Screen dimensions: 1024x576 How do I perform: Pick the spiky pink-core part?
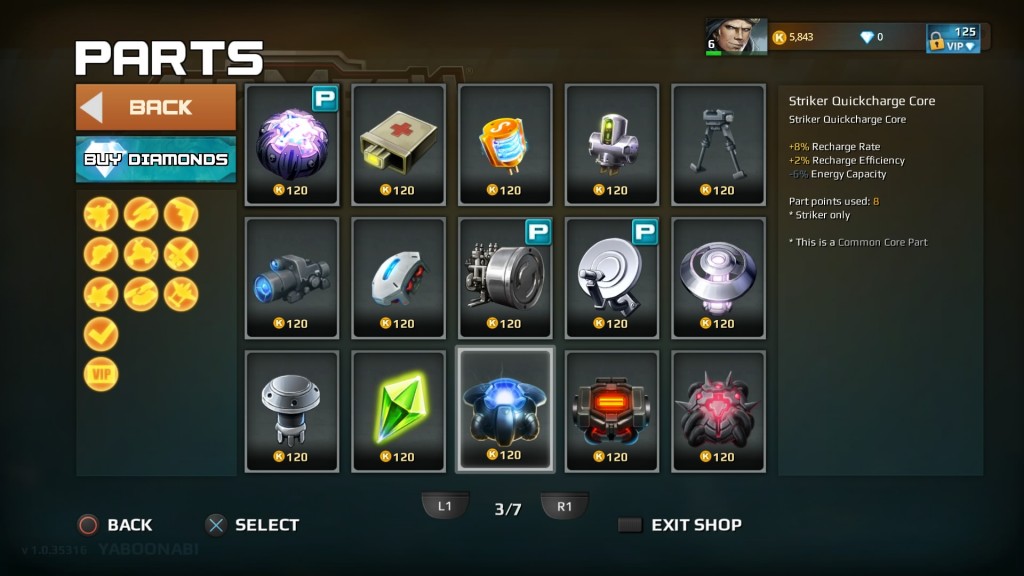(718, 410)
